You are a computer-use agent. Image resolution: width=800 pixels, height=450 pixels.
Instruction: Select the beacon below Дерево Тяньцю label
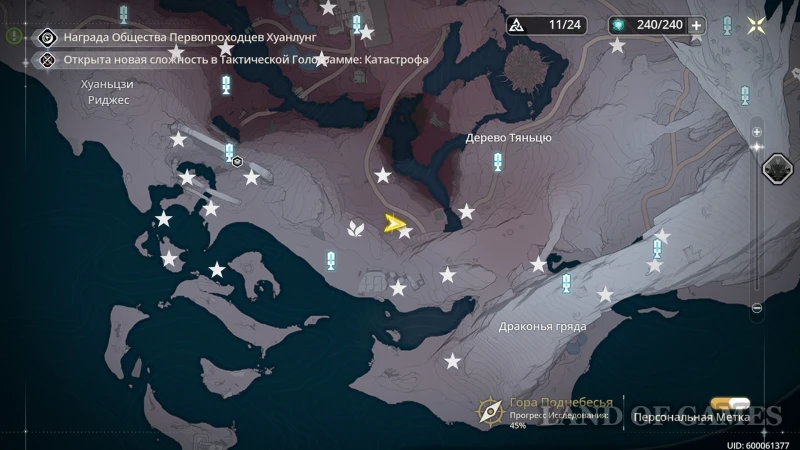click(497, 163)
